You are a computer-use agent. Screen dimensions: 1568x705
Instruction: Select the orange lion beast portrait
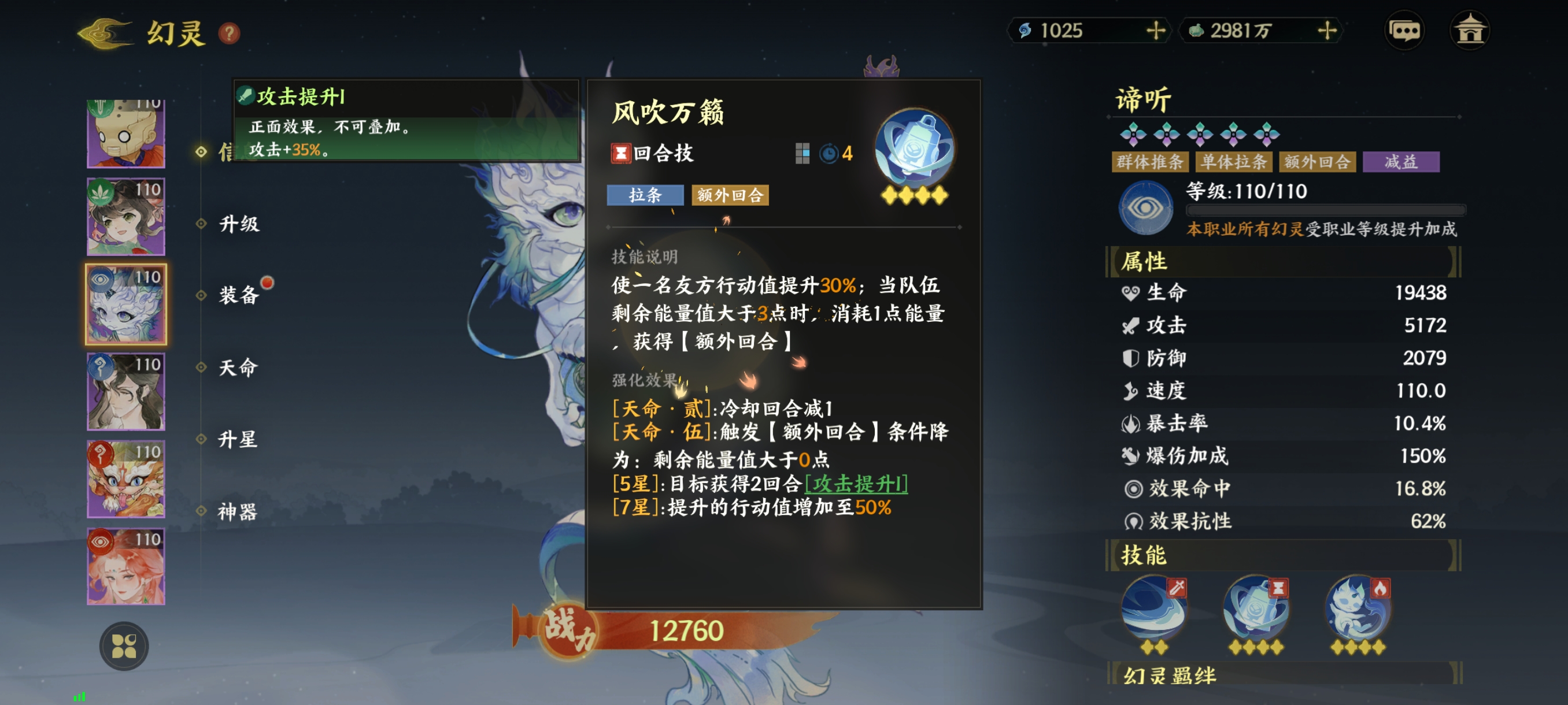[x=126, y=478]
